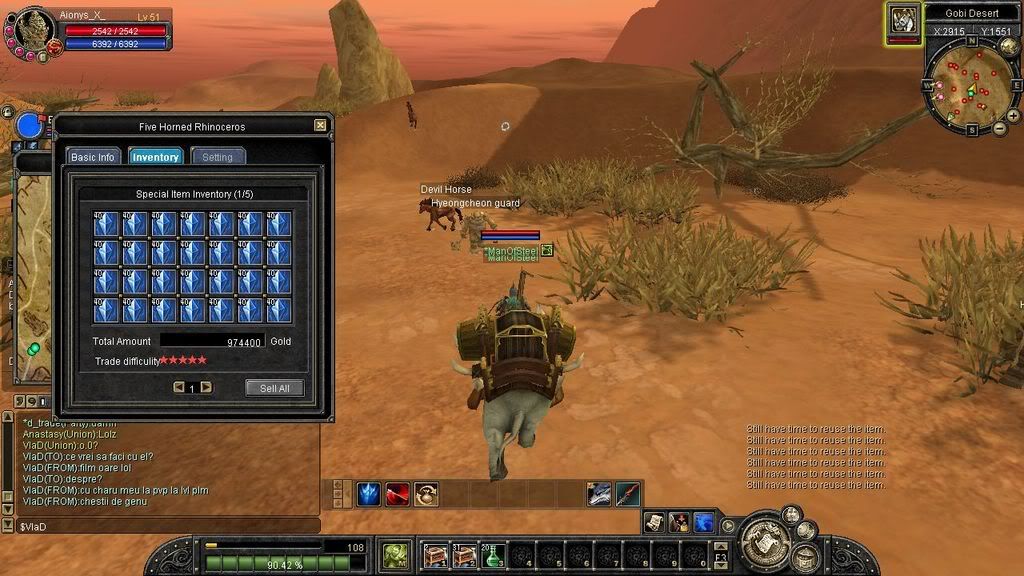Click the large round scroll menu button
Viewport: 1024px width, 576px height.
coord(766,540)
